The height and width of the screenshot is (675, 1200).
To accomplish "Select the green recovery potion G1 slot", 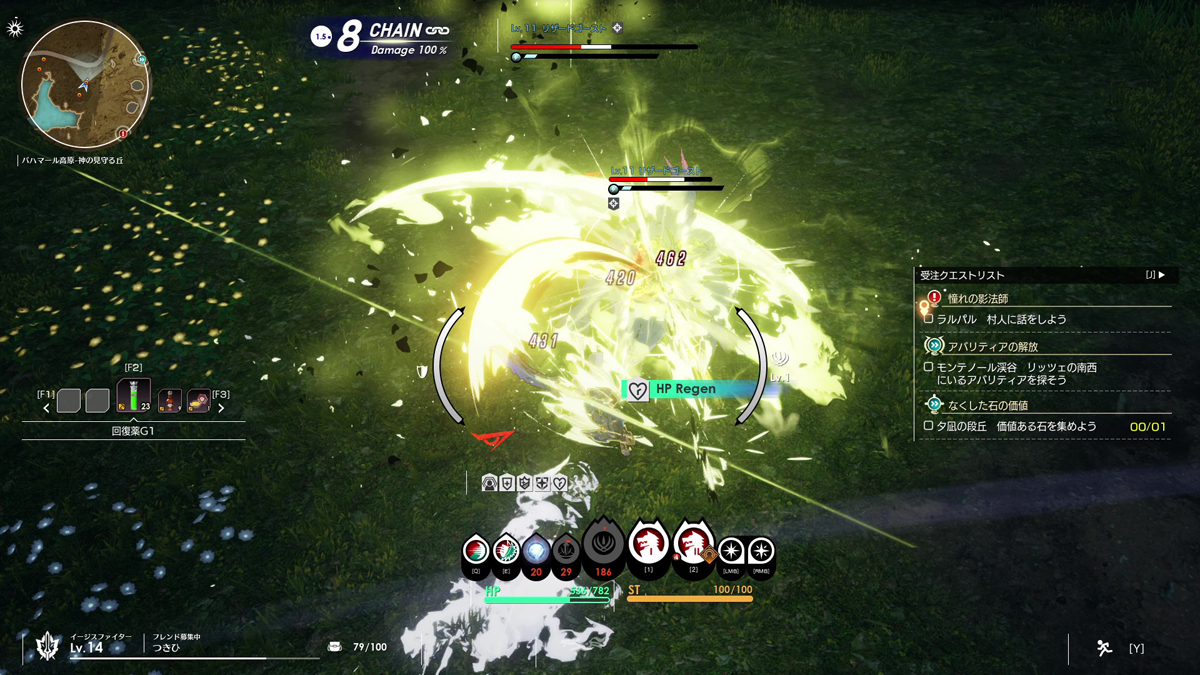I will pos(134,395).
